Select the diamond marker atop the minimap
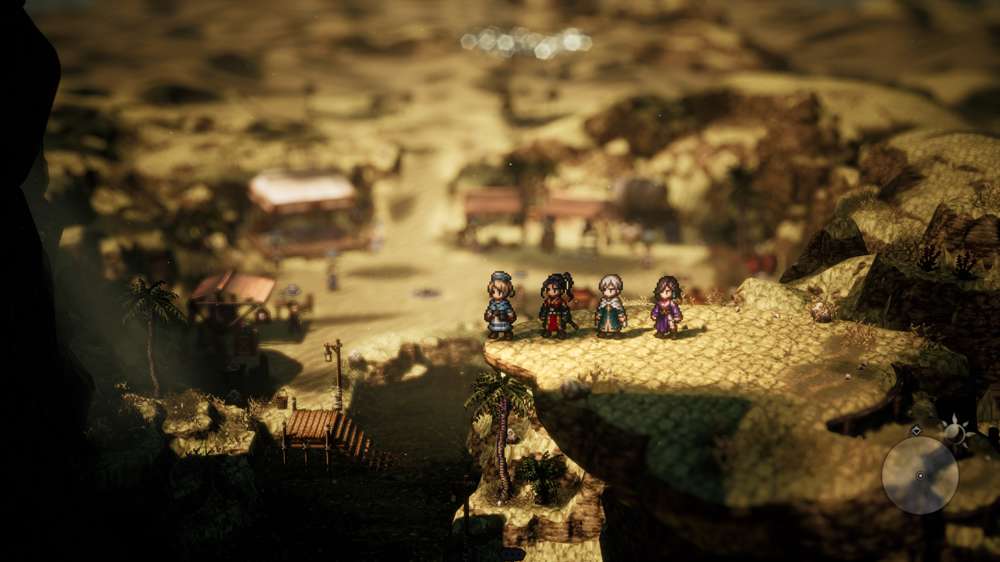Image resolution: width=1000 pixels, height=562 pixels. click(916, 431)
